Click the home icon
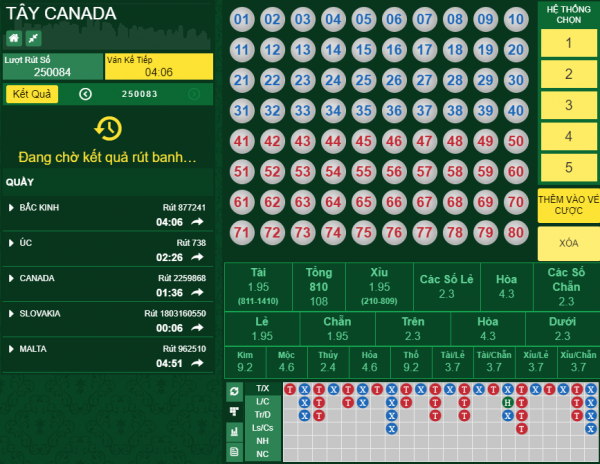 14,38
